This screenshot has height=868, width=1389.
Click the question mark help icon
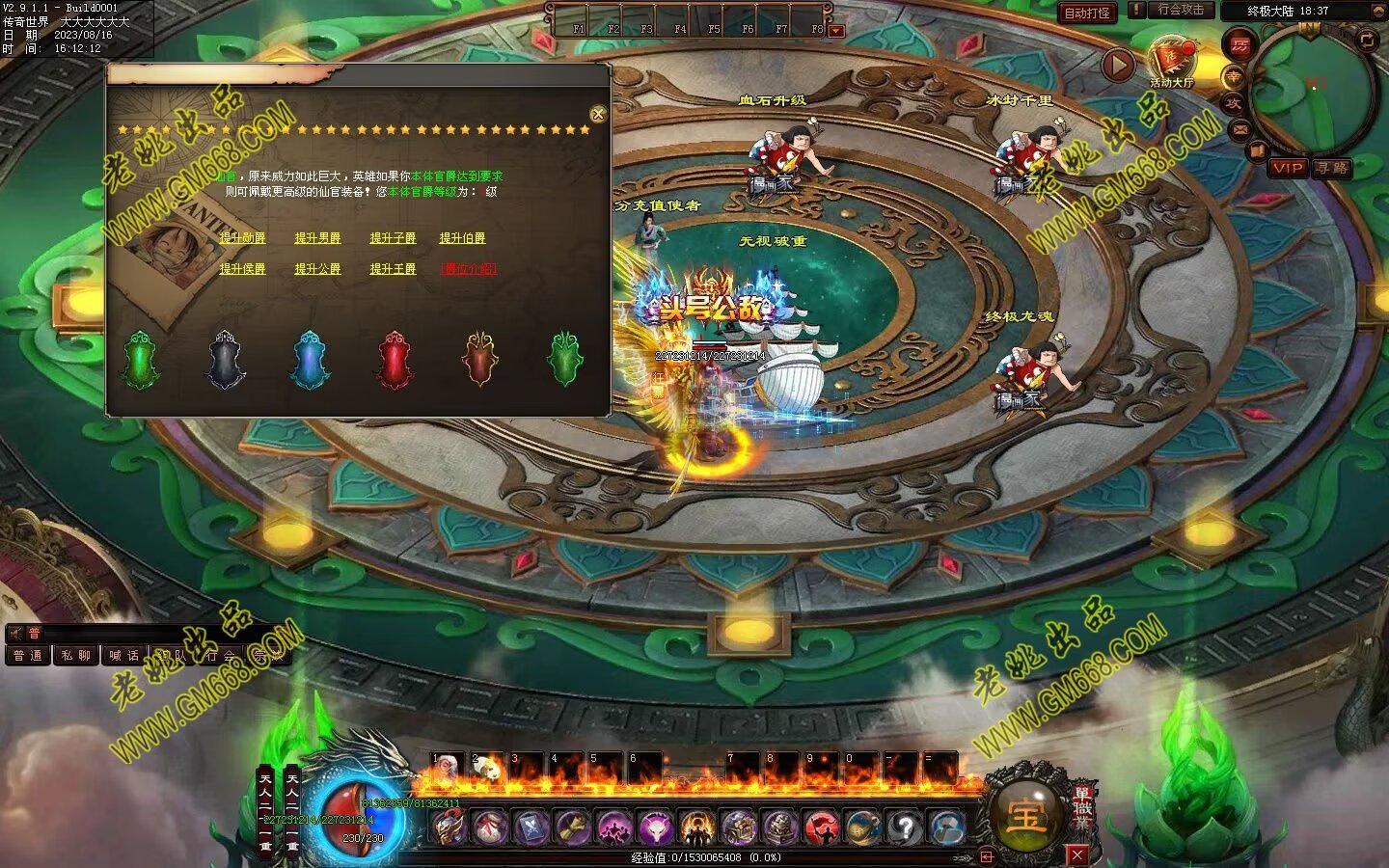click(905, 827)
